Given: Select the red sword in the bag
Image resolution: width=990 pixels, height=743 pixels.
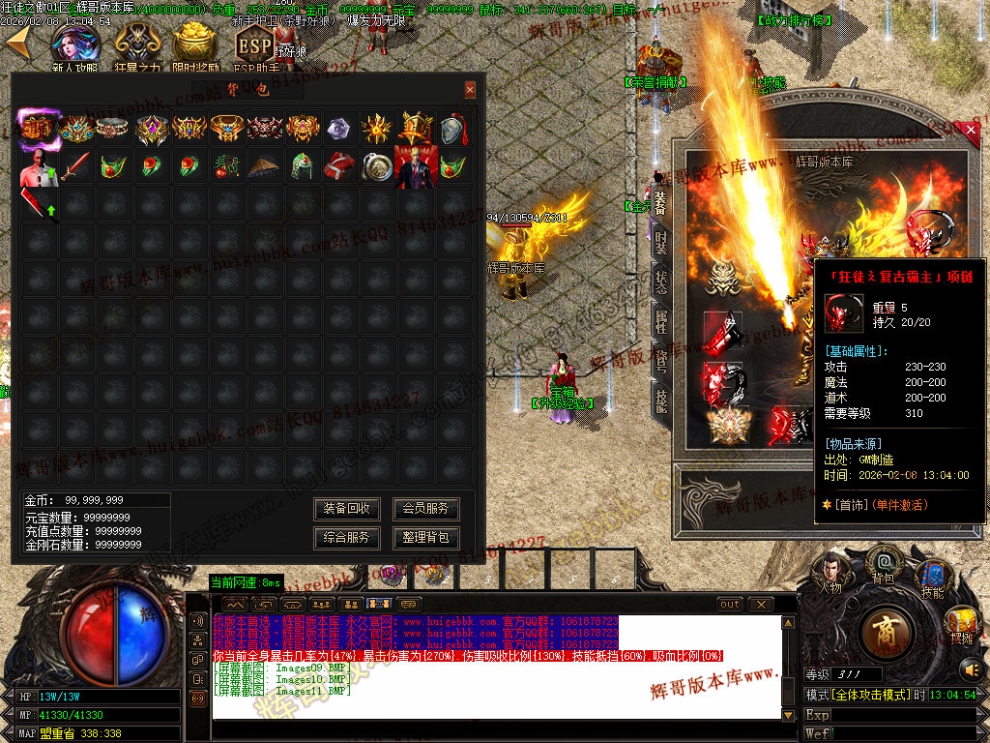Looking at the screenshot, I should click(x=76, y=166).
